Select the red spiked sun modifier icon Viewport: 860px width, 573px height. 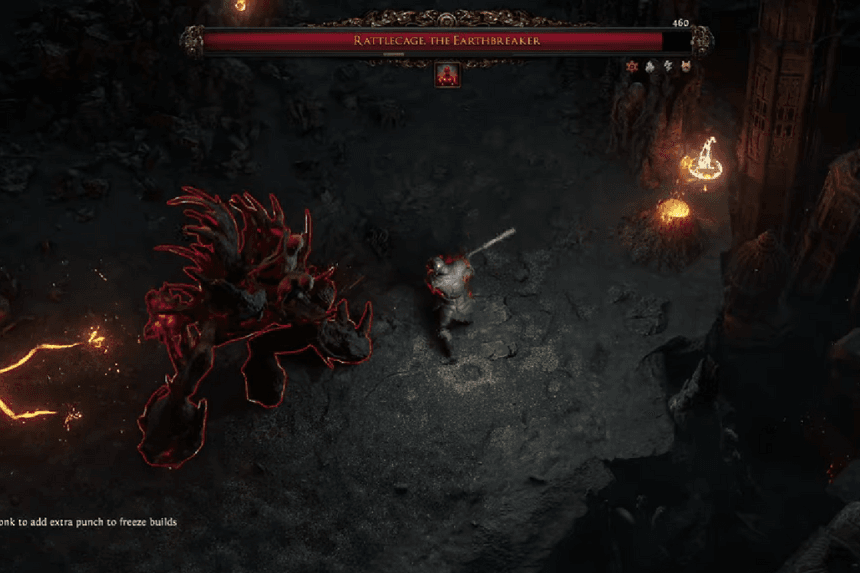pyautogui.click(x=632, y=66)
